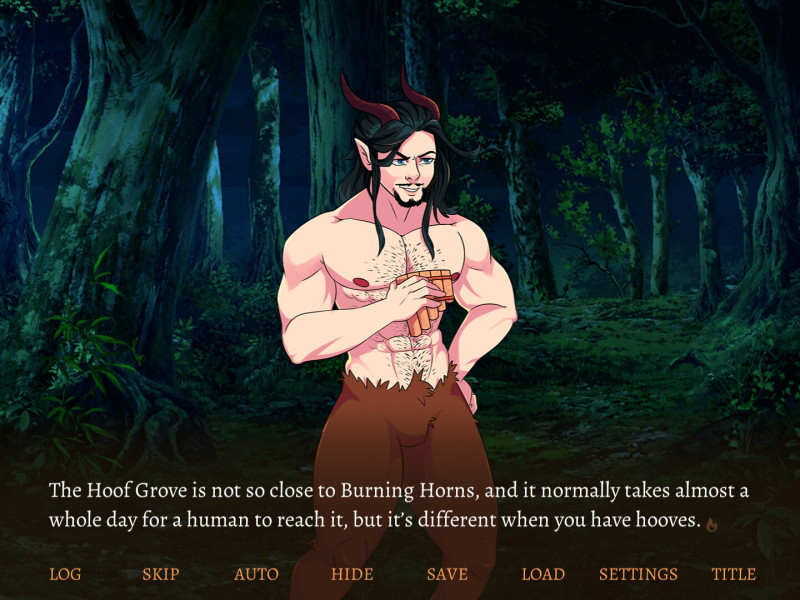This screenshot has width=800, height=600.
Task: Open the SETTINGS menu
Action: click(x=638, y=574)
